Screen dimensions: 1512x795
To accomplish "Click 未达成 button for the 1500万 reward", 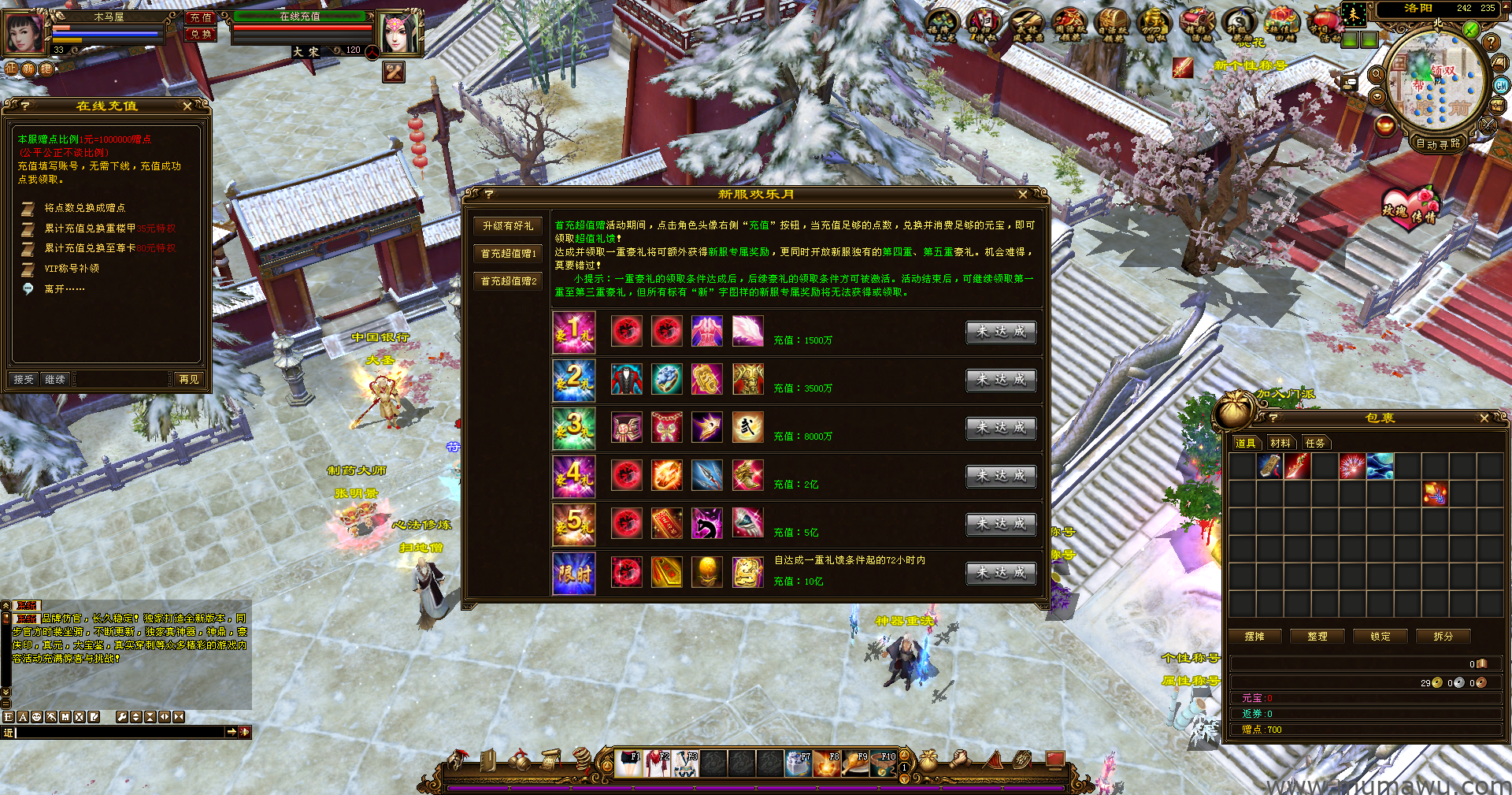I will [x=1001, y=332].
